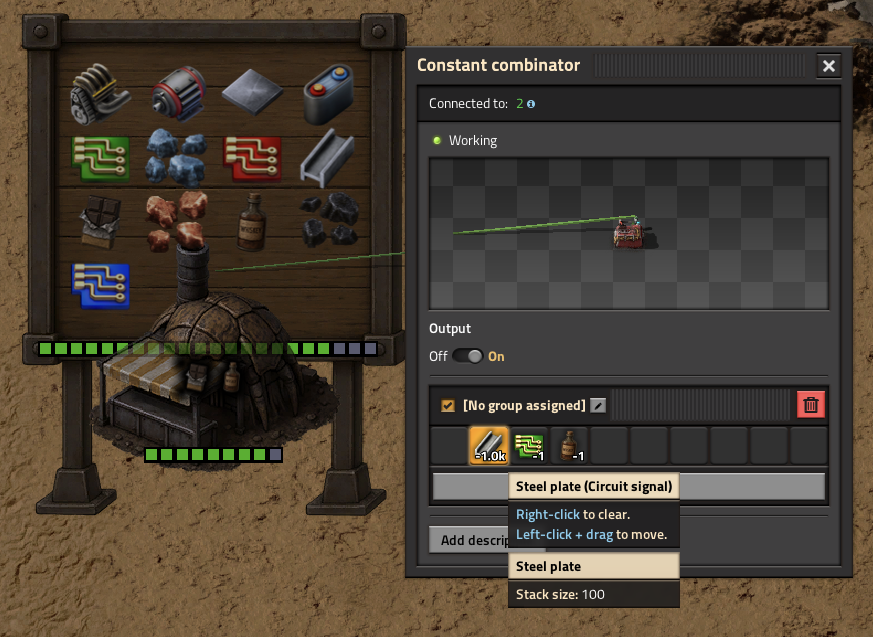The height and width of the screenshot is (637, 873).
Task: Select the steel plate signal slot
Action: click(x=489, y=445)
